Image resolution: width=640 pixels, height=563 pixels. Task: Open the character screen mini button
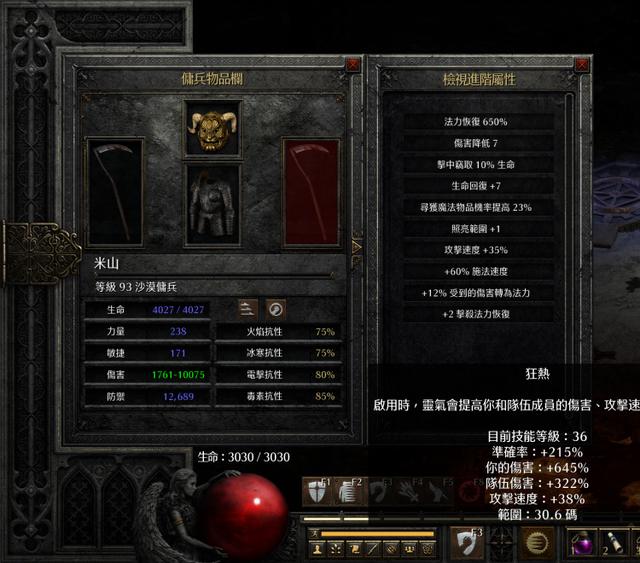(318, 549)
